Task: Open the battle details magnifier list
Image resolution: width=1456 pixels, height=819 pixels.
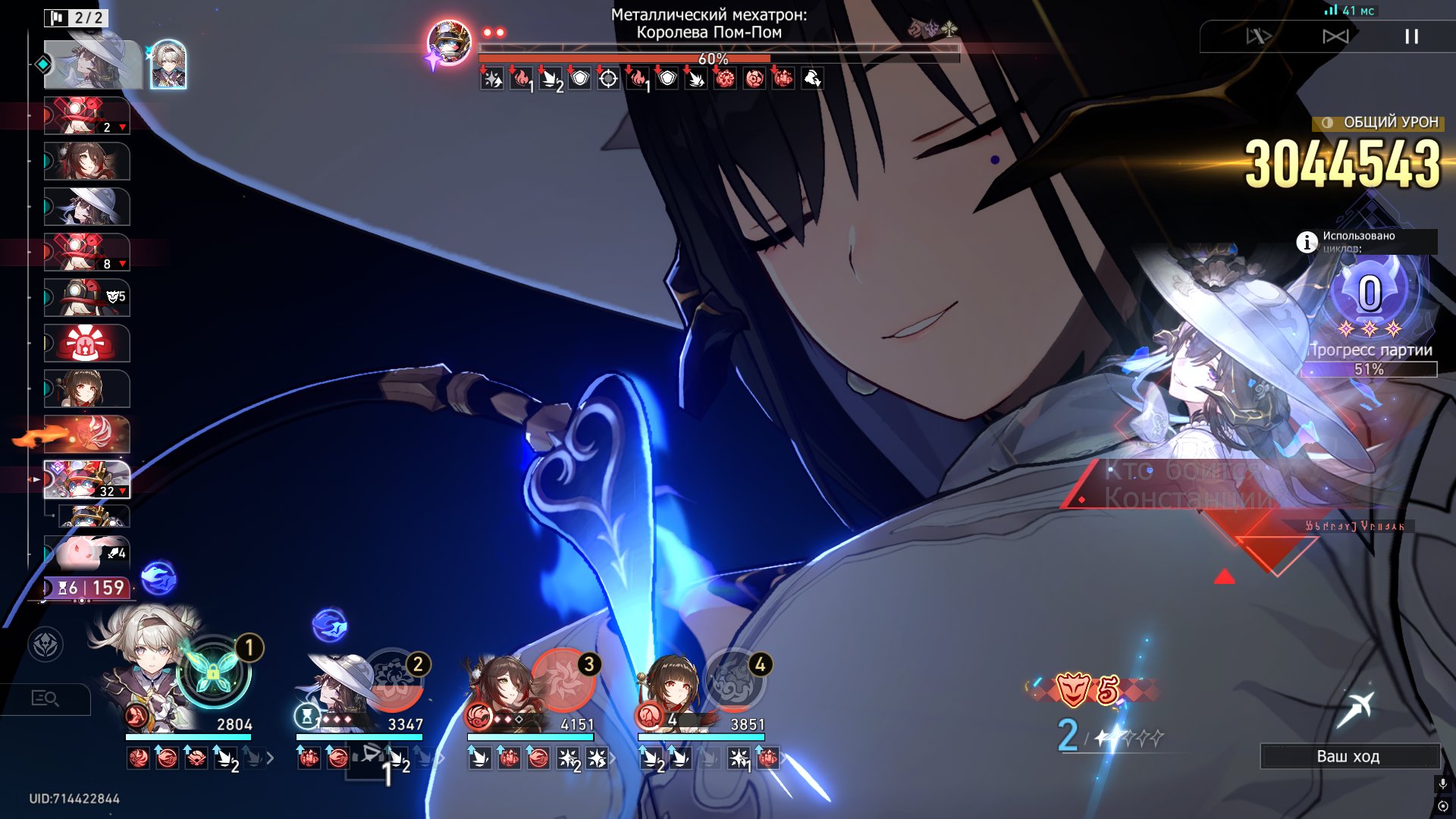Action: coord(45,698)
